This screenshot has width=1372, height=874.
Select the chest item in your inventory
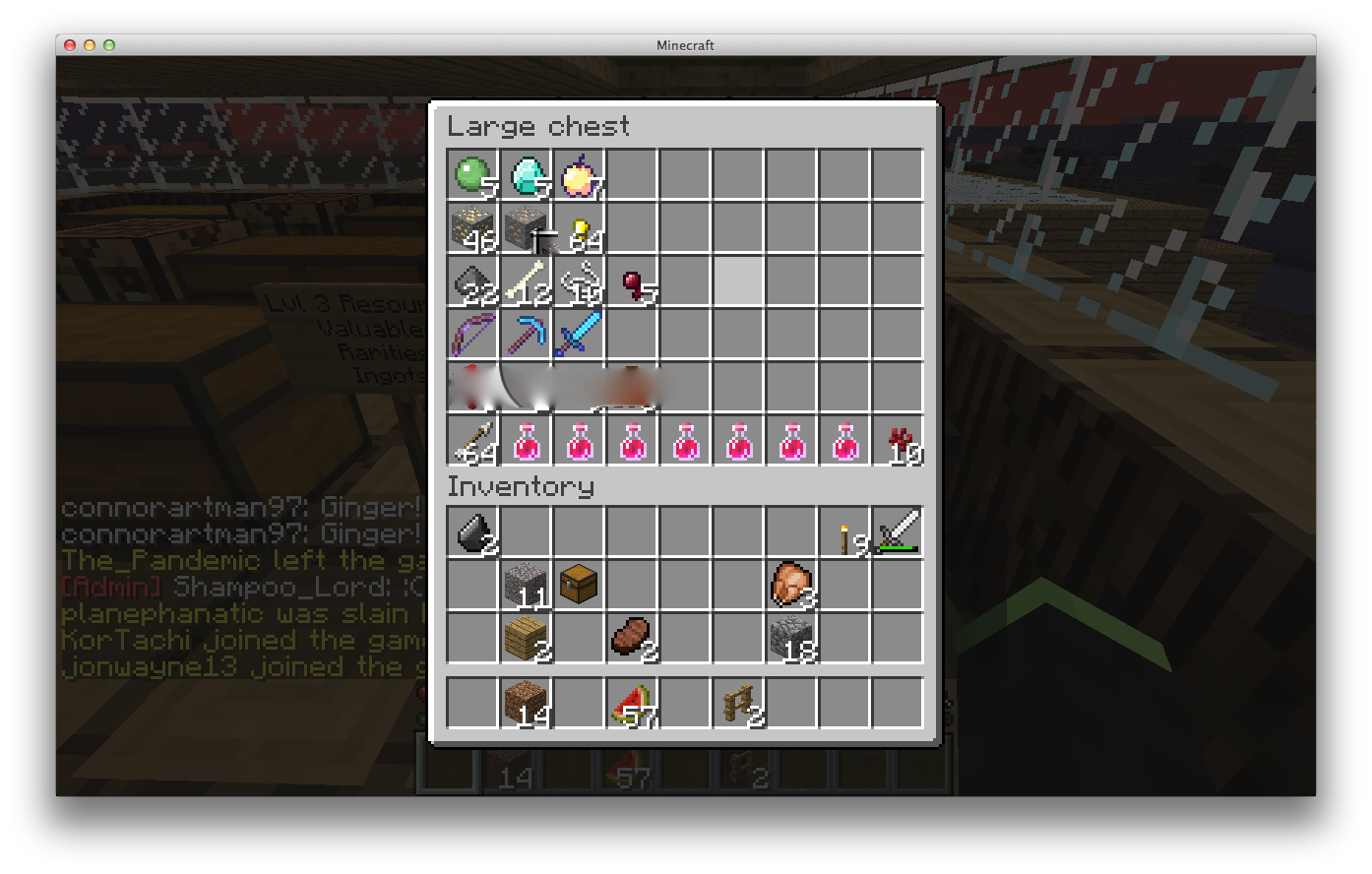(x=581, y=585)
